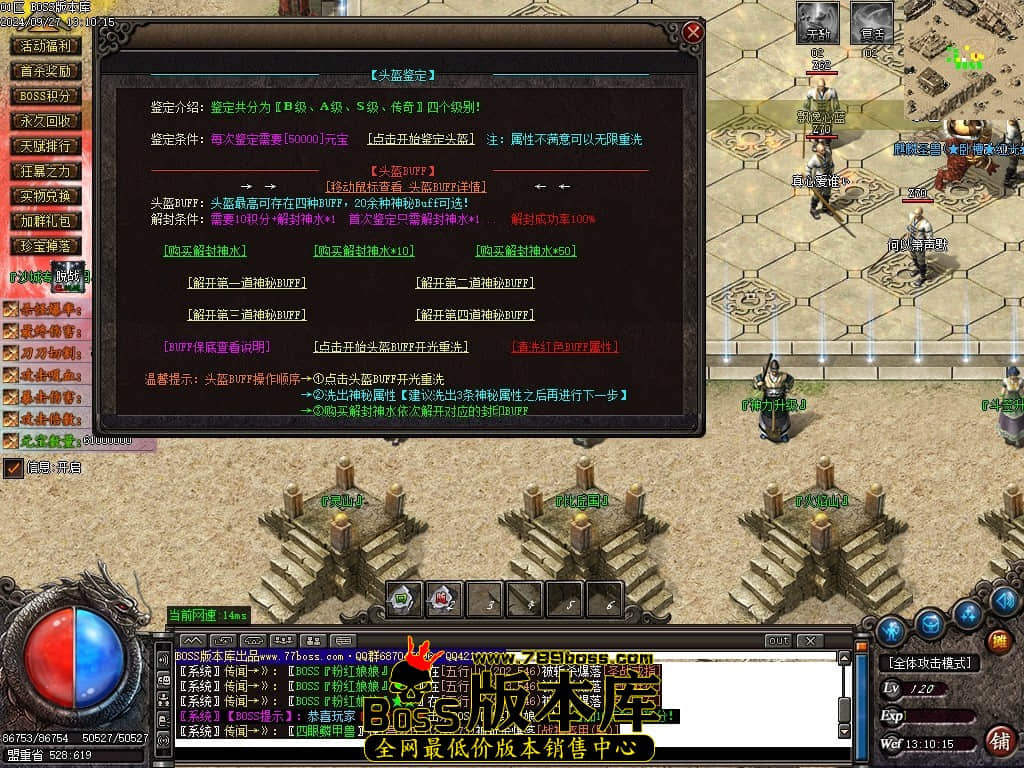Start helmet appraisal via 点击开始鉴定头盔
Viewport: 1024px width, 768px height.
420,139
